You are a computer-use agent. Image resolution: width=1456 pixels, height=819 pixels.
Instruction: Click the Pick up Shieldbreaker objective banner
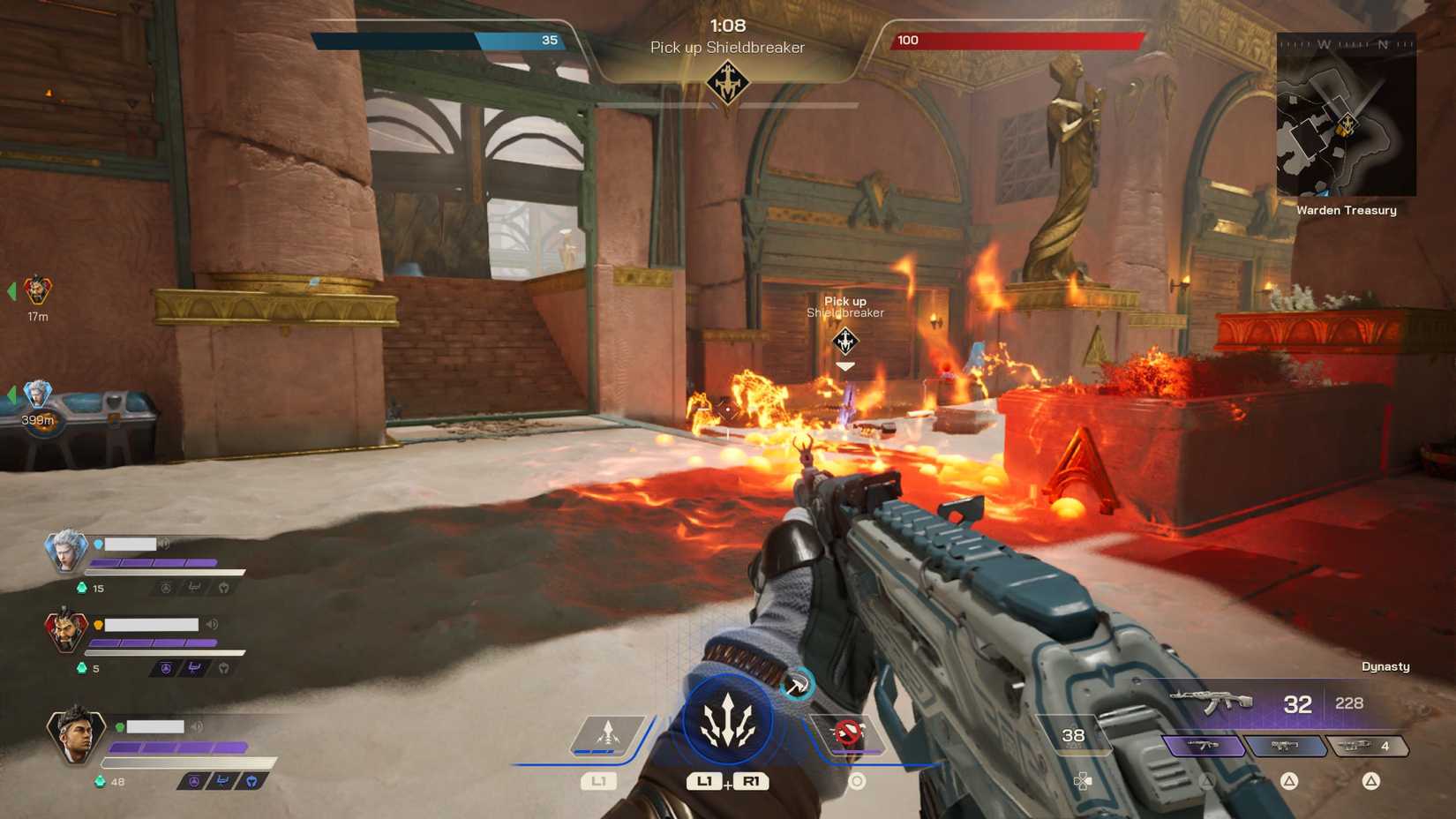[x=727, y=49]
